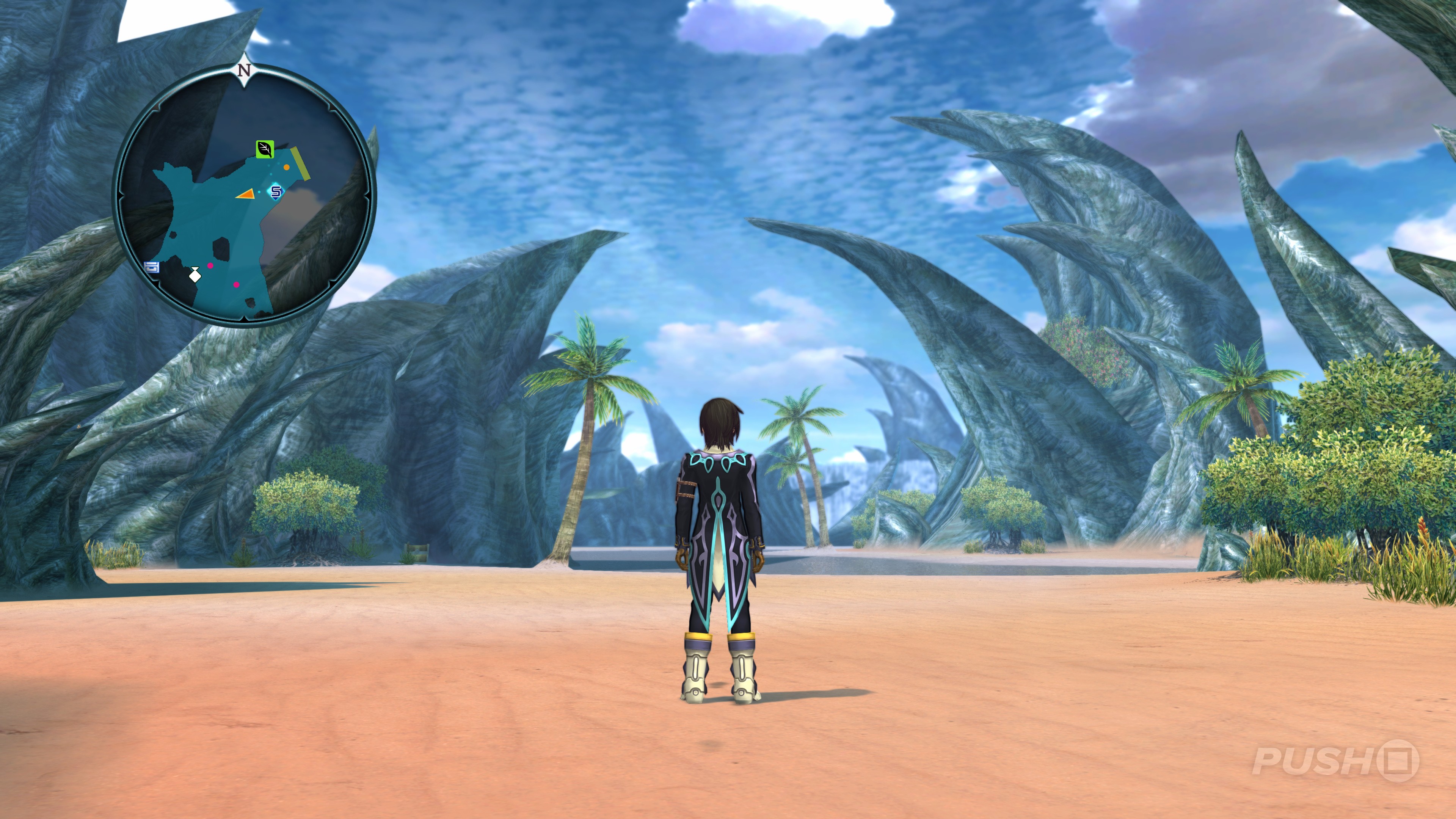Image resolution: width=1456 pixels, height=819 pixels.
Task: Select the orange dot marker on minimap
Action: pos(287,167)
